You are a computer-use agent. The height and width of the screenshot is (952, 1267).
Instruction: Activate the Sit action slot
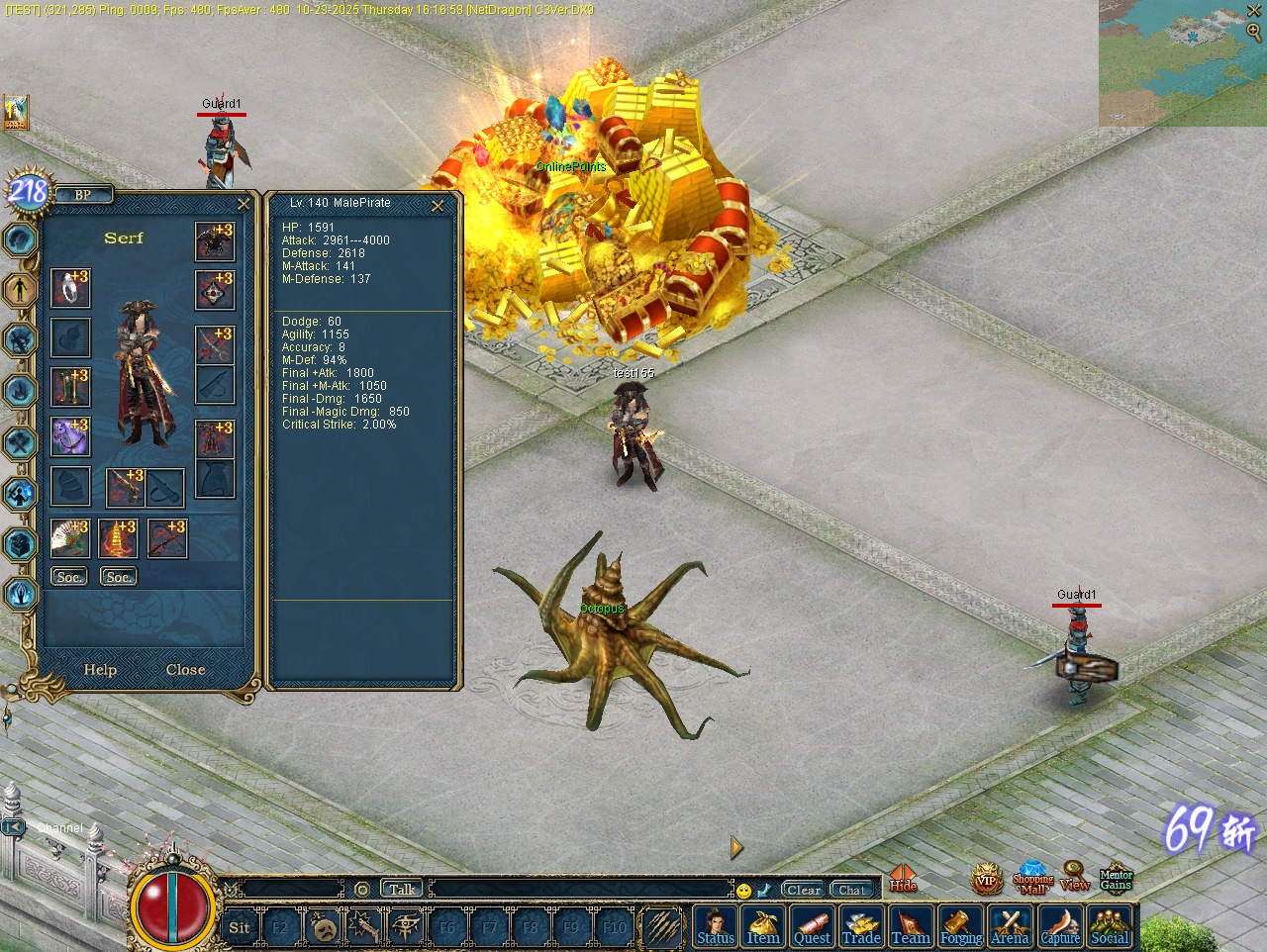240,928
